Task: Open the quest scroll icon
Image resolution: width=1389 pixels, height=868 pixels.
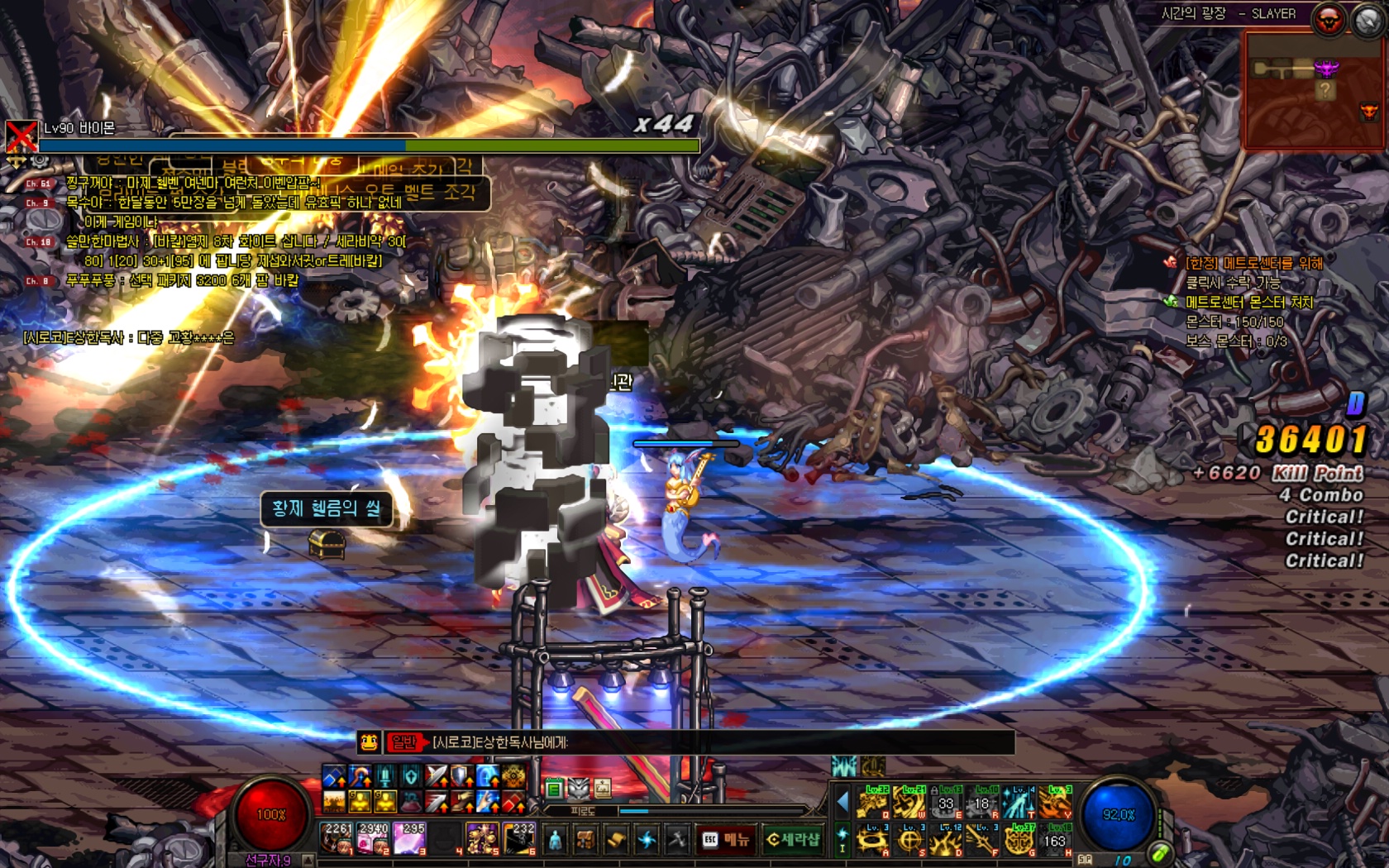Action: 616,840
